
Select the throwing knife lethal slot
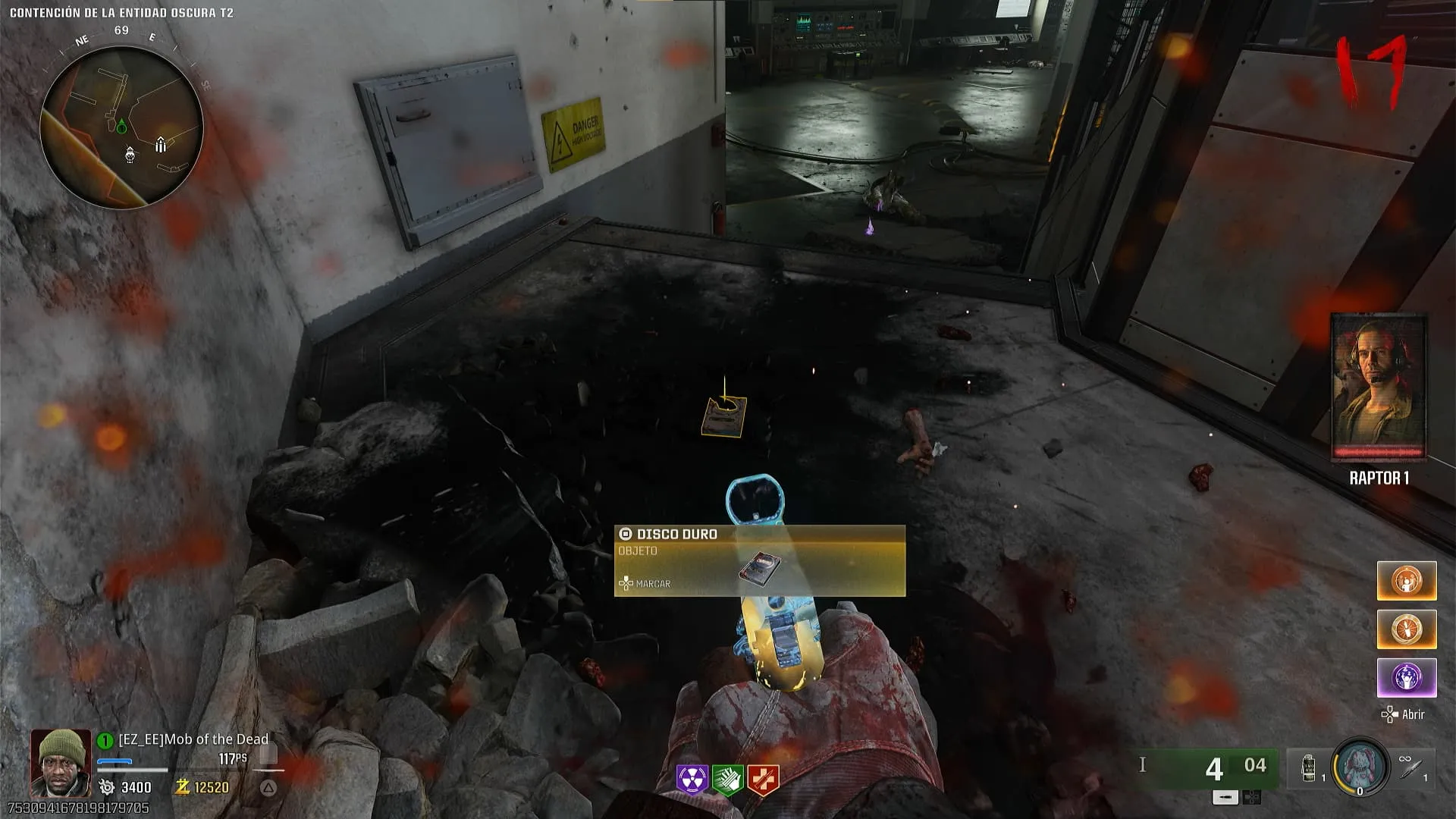coord(1412,767)
